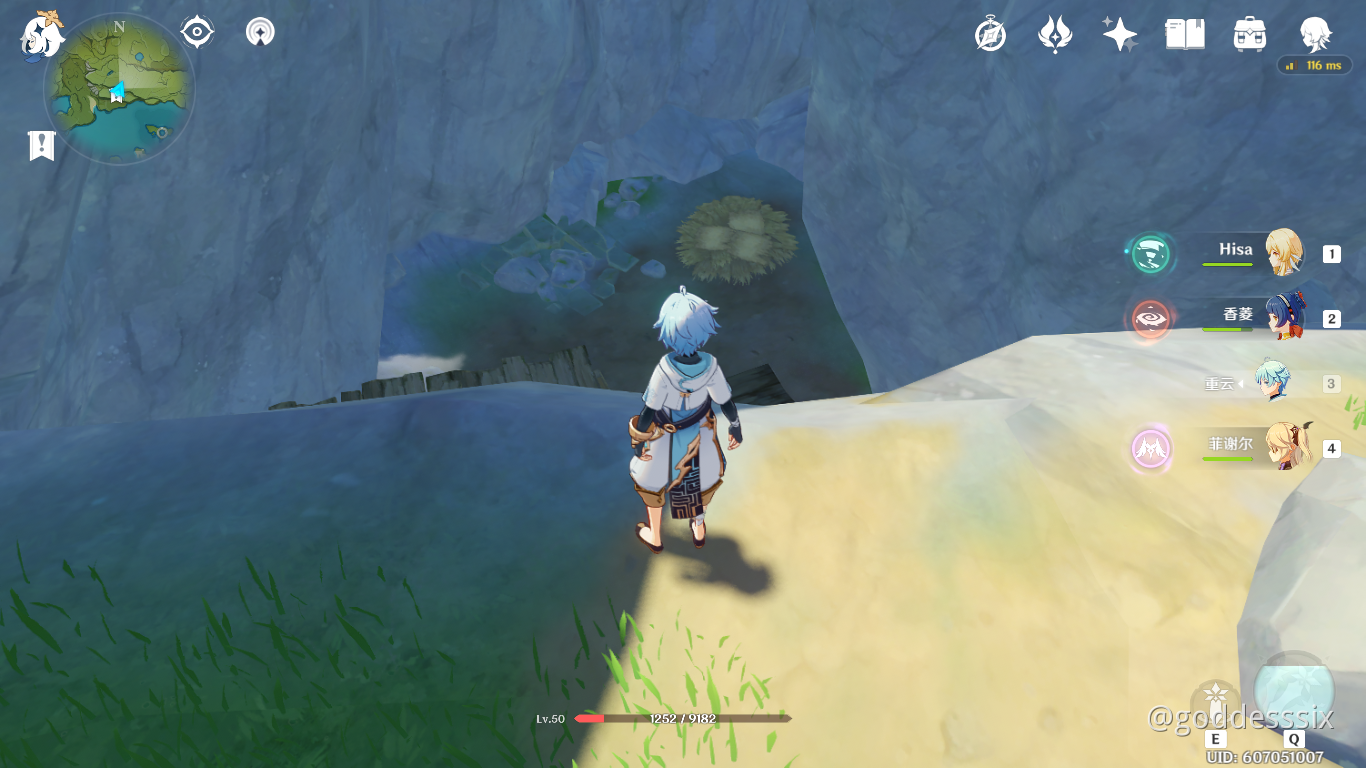Click the co-op signal icon
Screen dimensions: 1366x768
point(258,31)
